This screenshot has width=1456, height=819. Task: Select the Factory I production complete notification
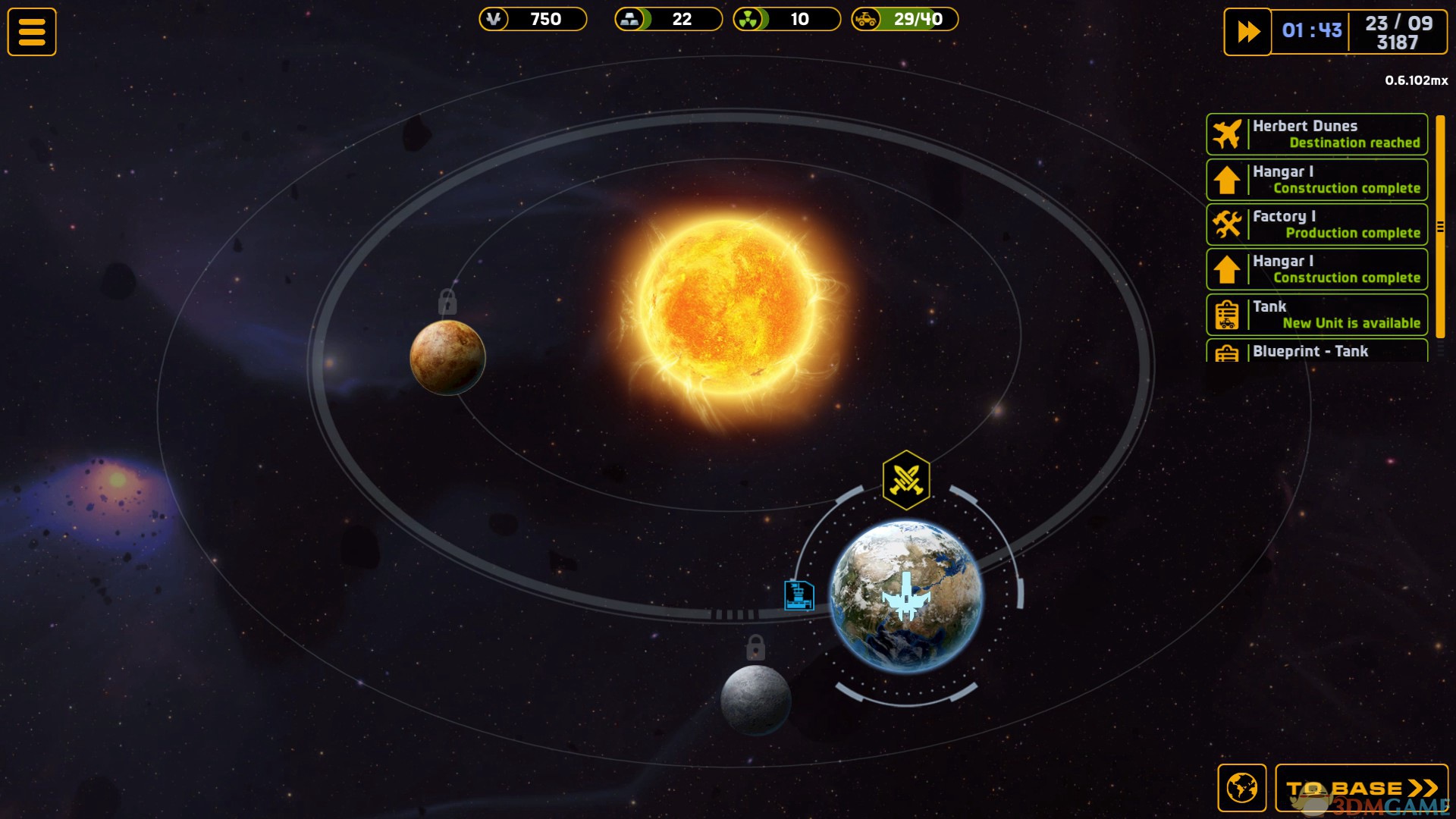click(x=1316, y=224)
